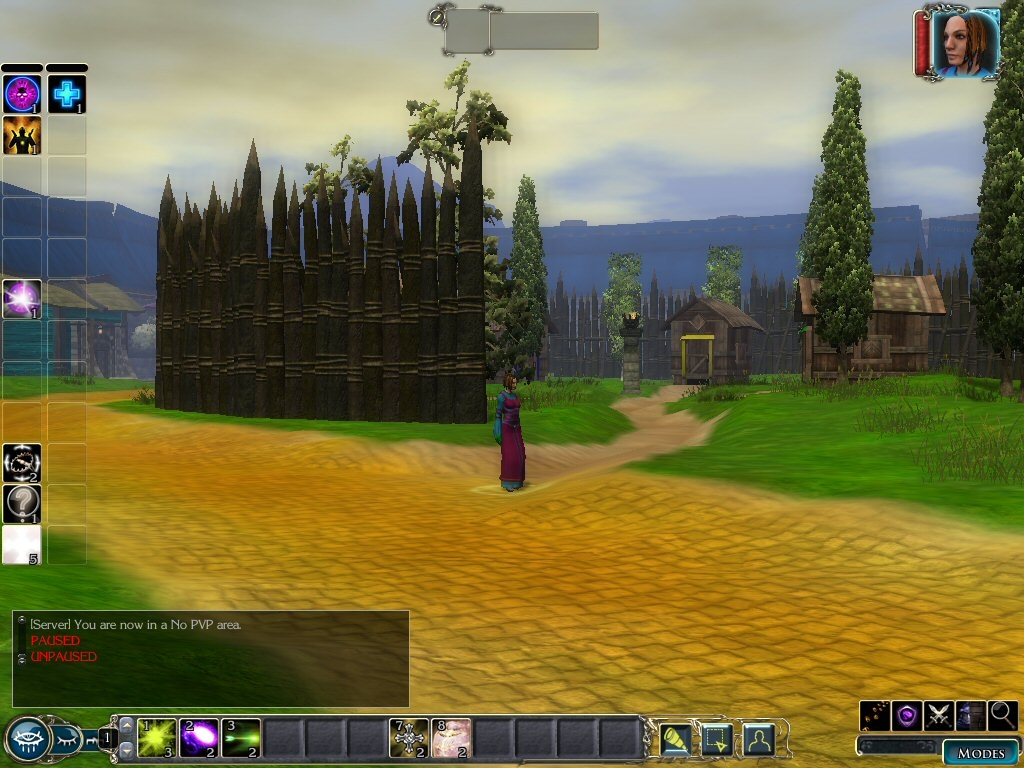Activate the magnifying glass search mode
The image size is (1024, 768).
1003,715
